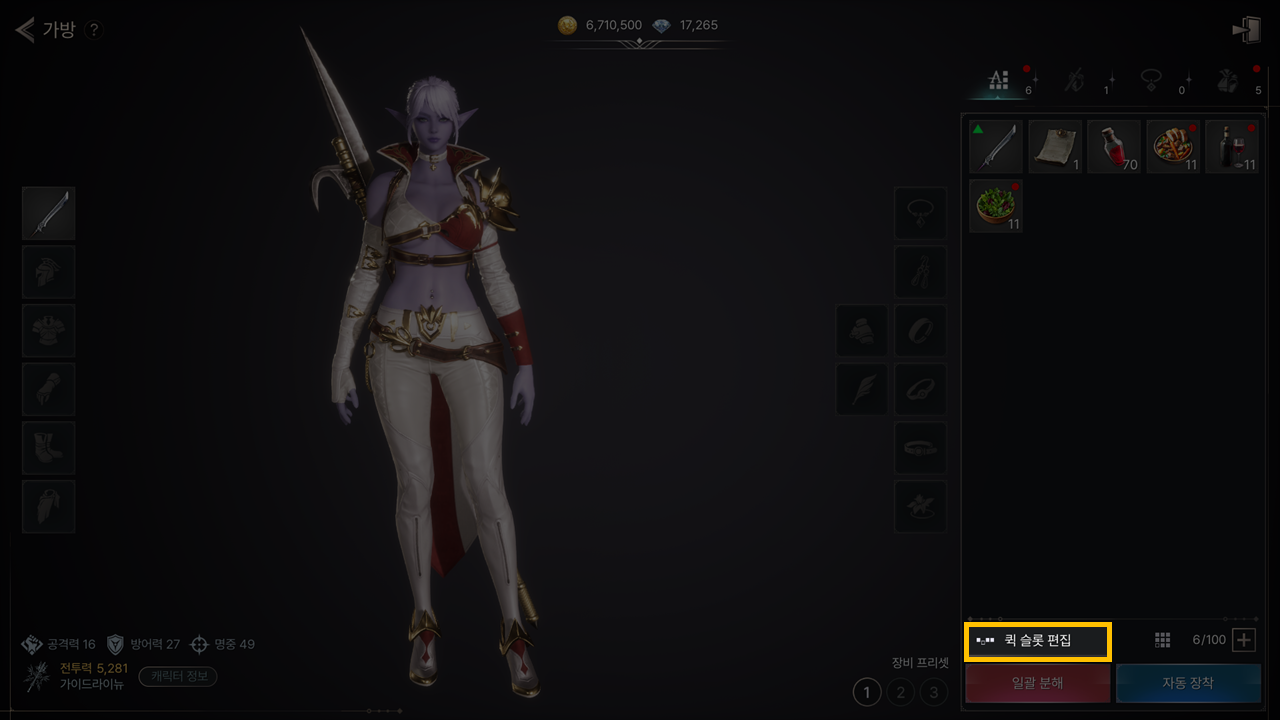The image size is (1280, 720).
Task: Select the wine bottle and glass item
Action: click(x=1232, y=147)
